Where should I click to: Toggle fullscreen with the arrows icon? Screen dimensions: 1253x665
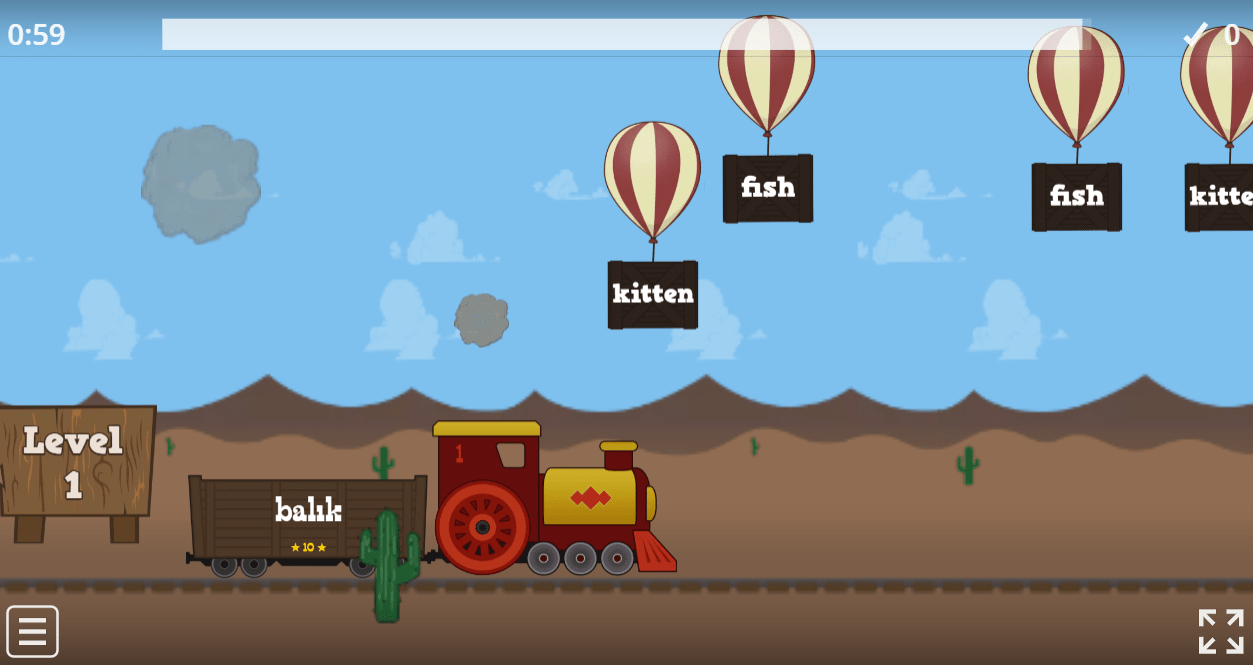1220,631
